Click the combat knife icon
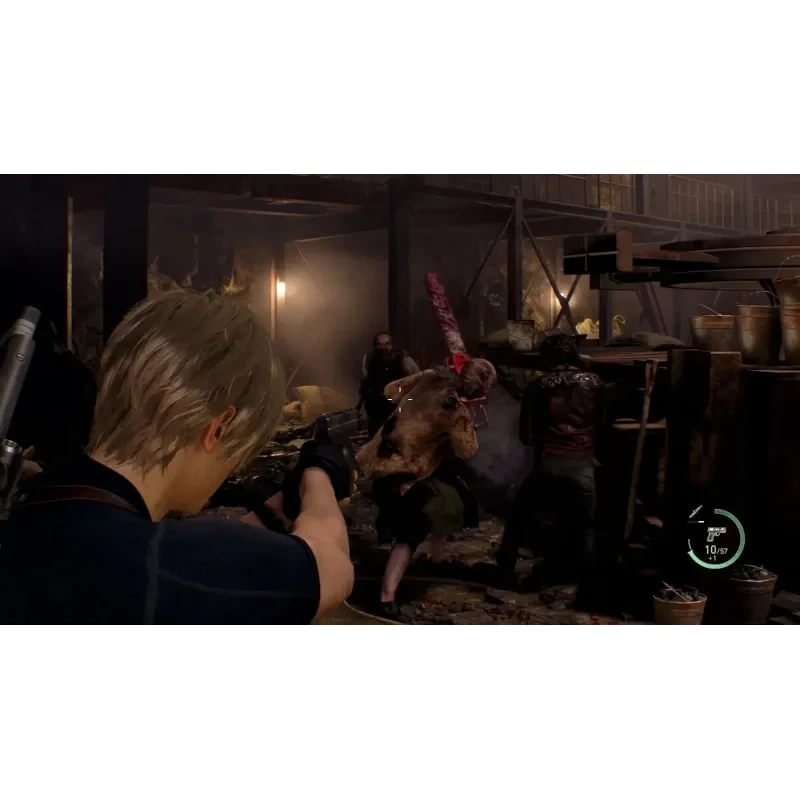Viewport: 800px width, 800px height. coord(696,513)
